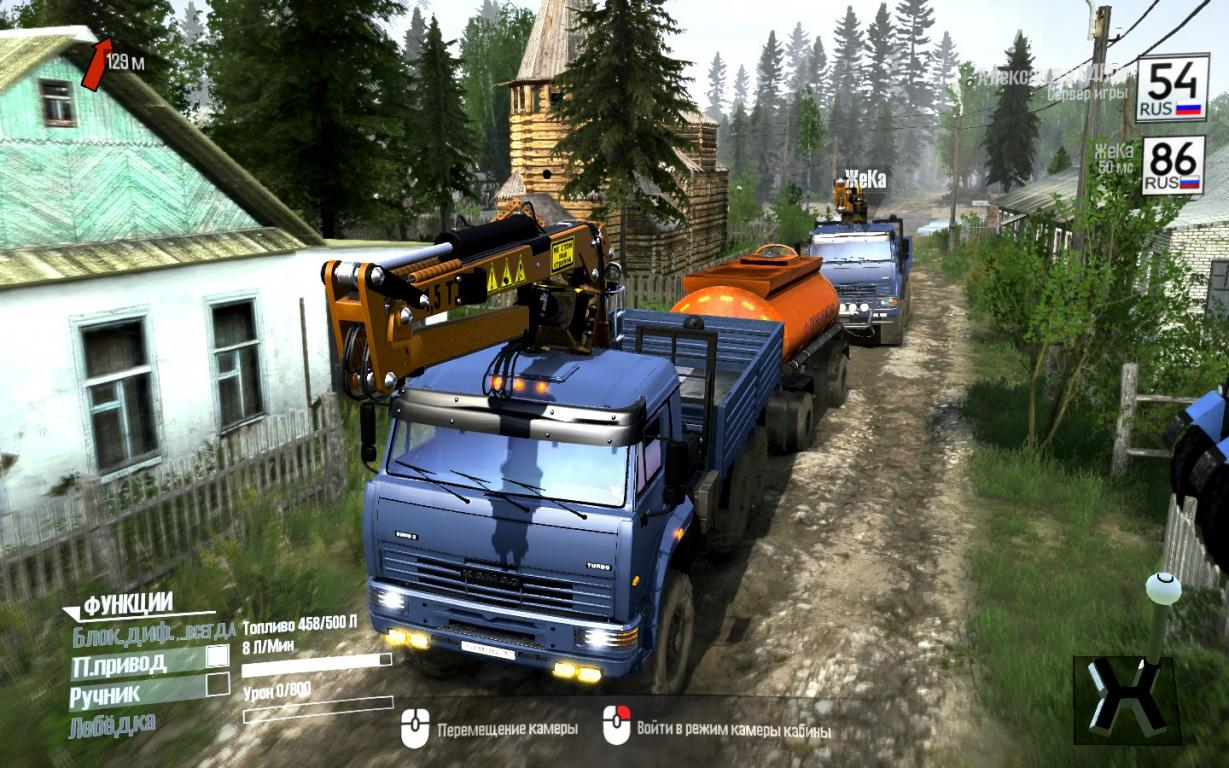Toggle the Ручник handbrake checkbox
1229x768 pixels.
point(217,685)
